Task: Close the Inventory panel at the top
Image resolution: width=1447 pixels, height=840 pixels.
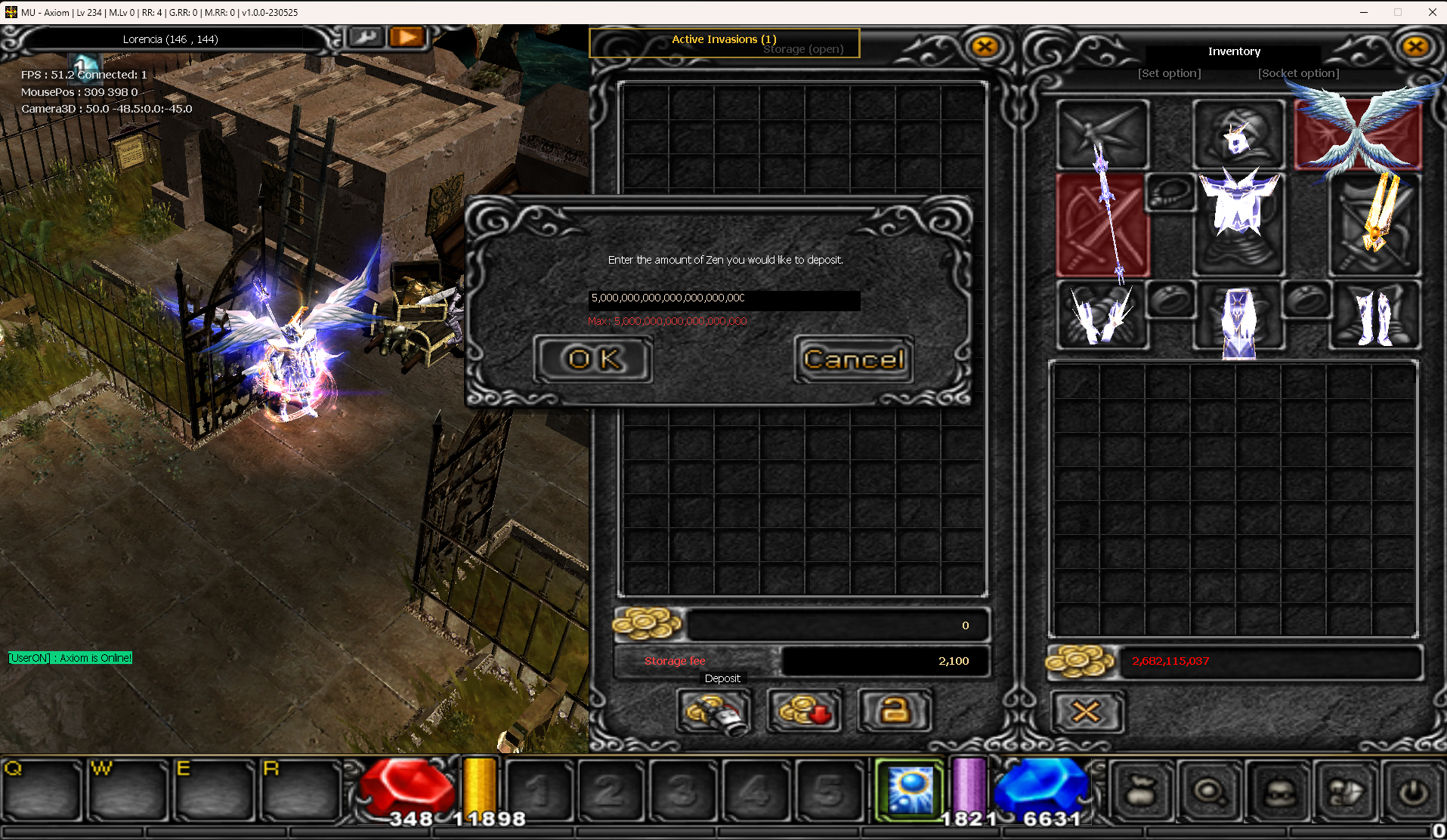Action: (1415, 47)
